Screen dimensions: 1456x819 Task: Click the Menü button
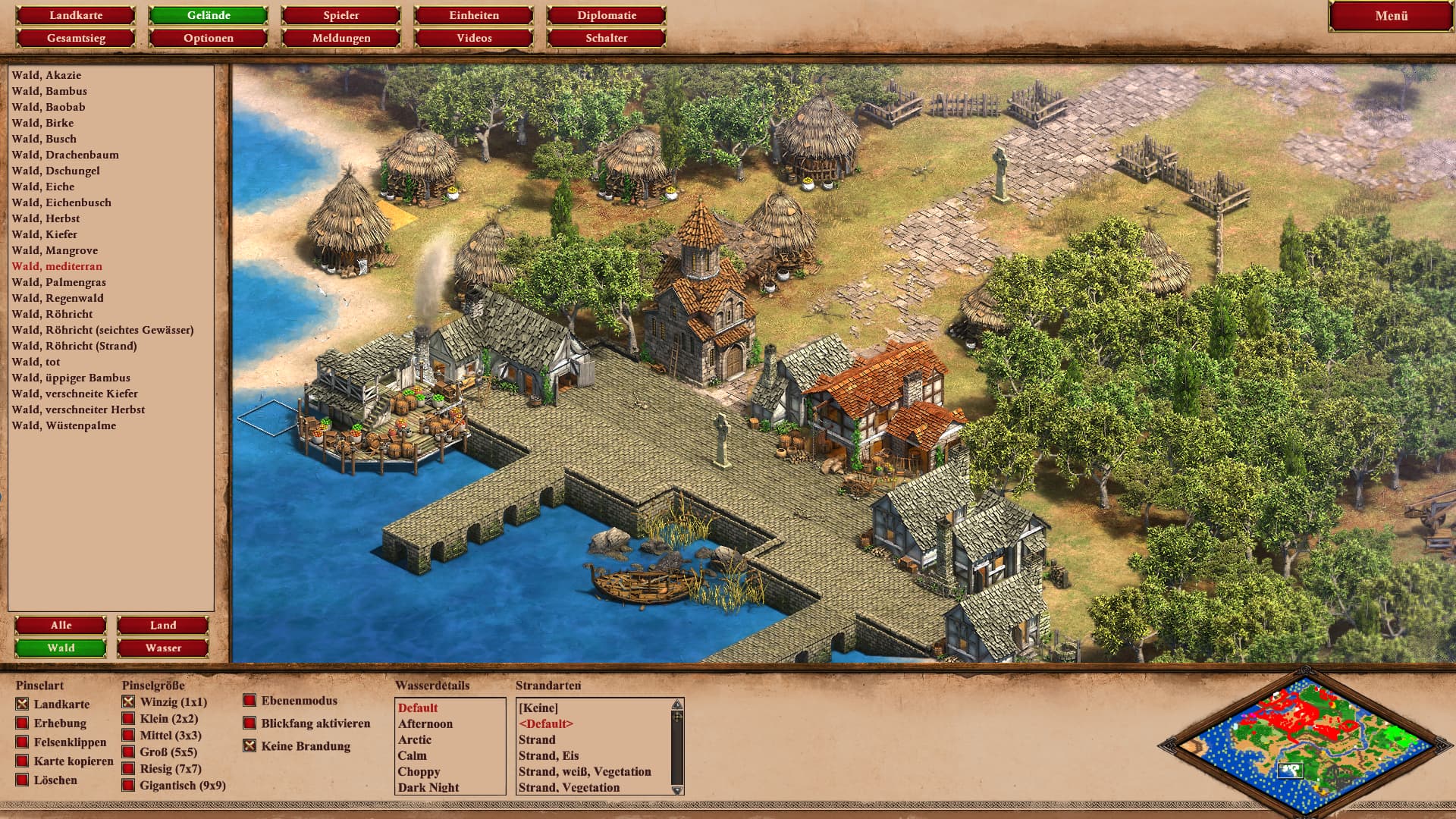1391,16
